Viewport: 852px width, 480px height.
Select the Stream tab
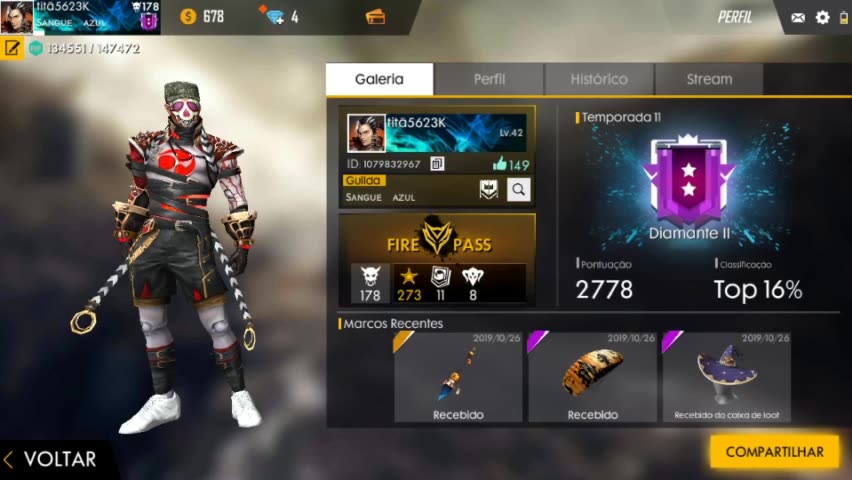[x=709, y=79]
